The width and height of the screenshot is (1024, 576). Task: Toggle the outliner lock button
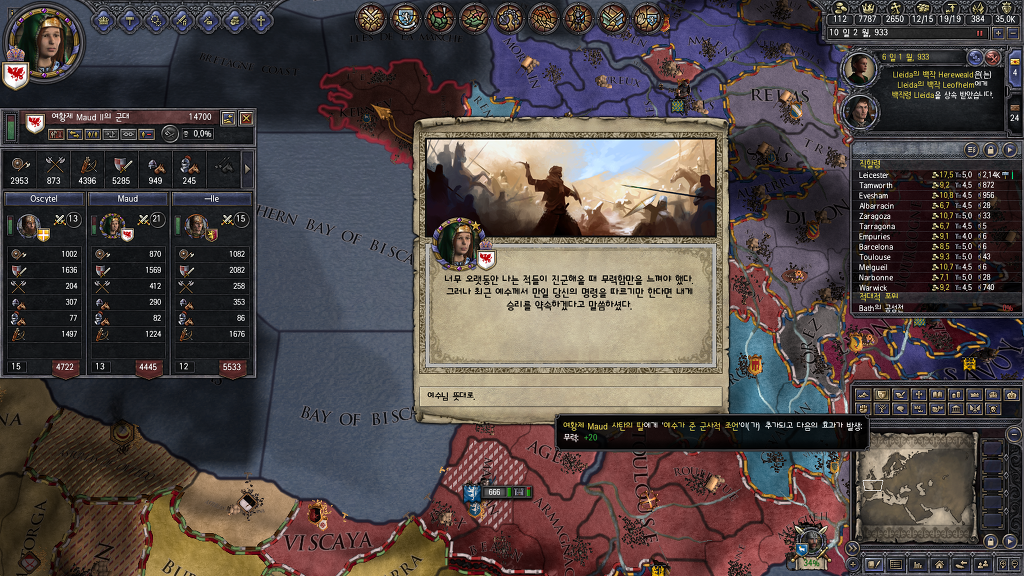pyautogui.click(x=988, y=149)
